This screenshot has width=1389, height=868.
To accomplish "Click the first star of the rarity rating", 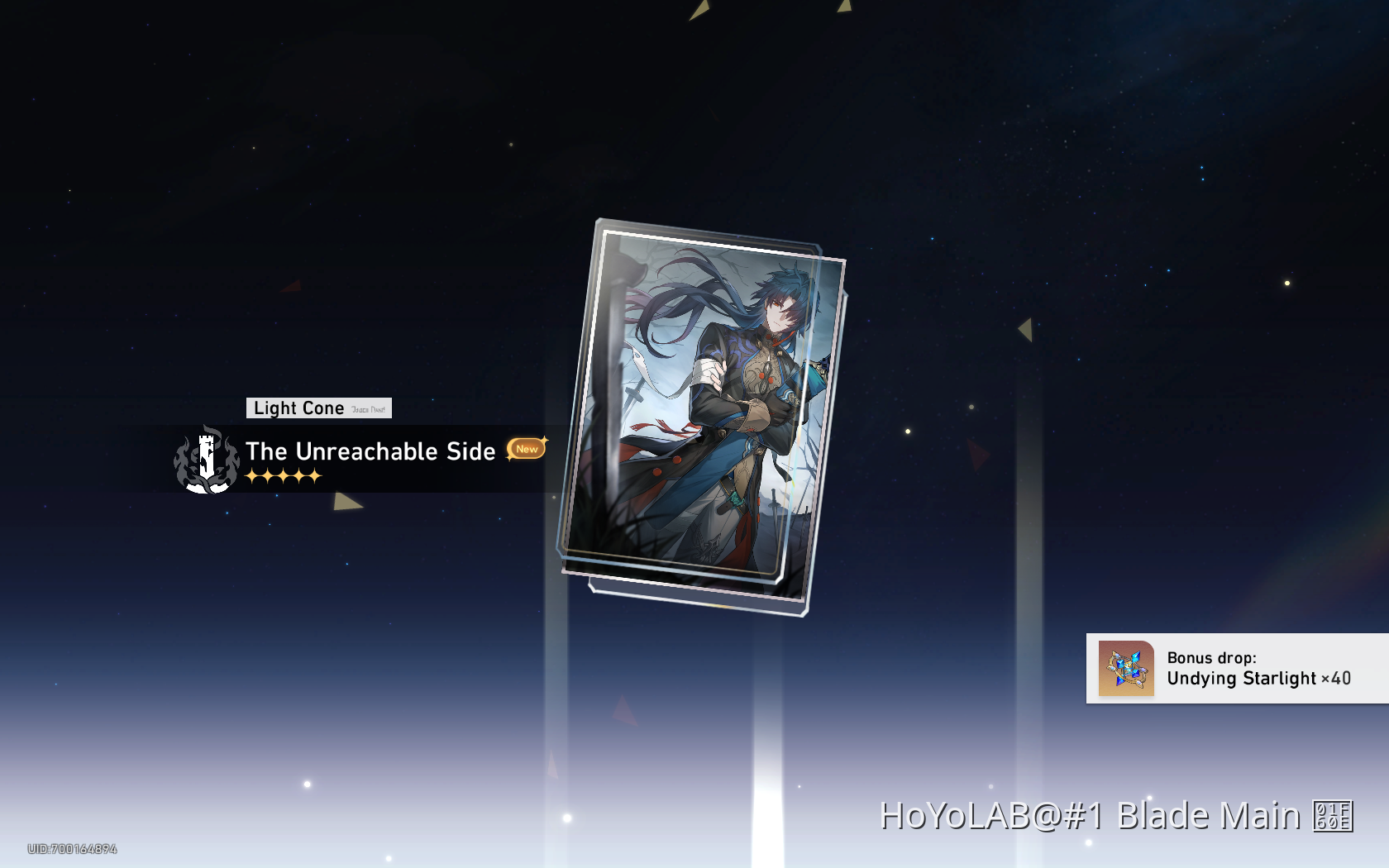I will pos(252,475).
